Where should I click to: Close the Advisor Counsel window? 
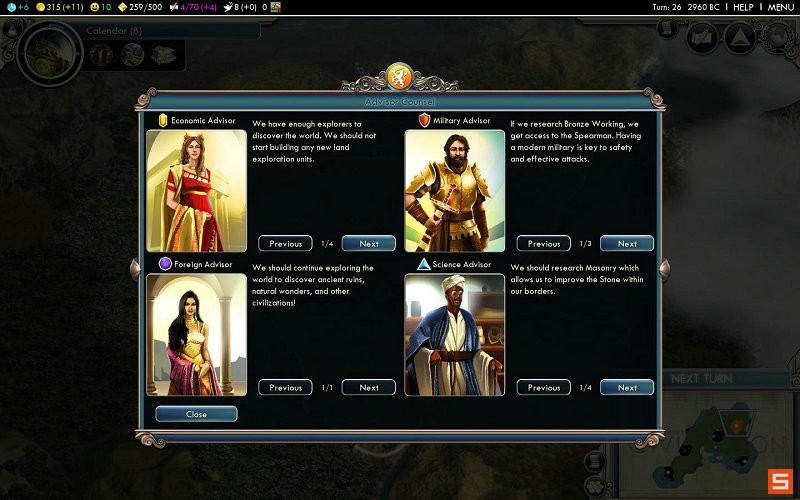click(196, 414)
